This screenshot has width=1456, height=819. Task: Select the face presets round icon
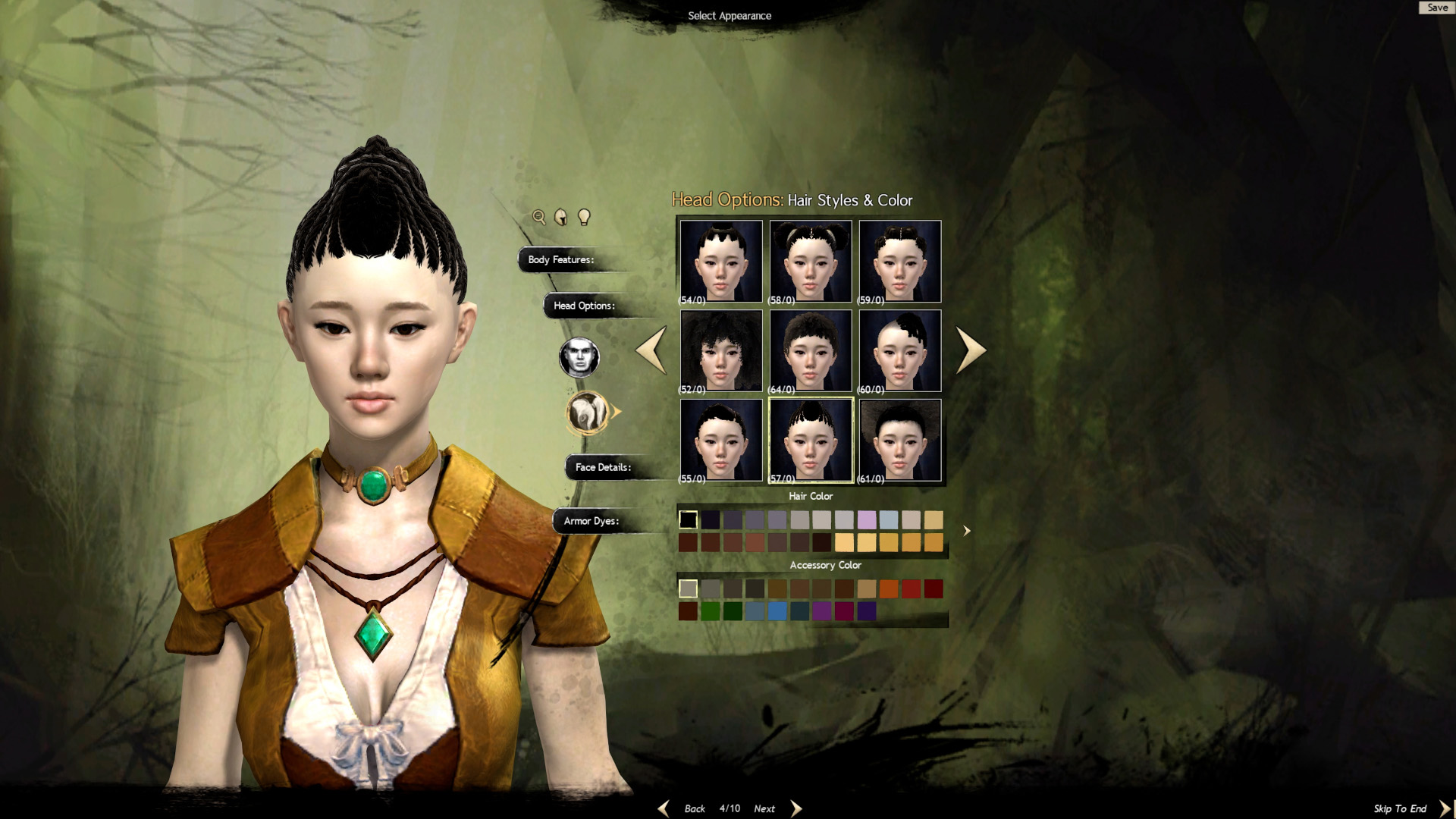pyautogui.click(x=579, y=357)
